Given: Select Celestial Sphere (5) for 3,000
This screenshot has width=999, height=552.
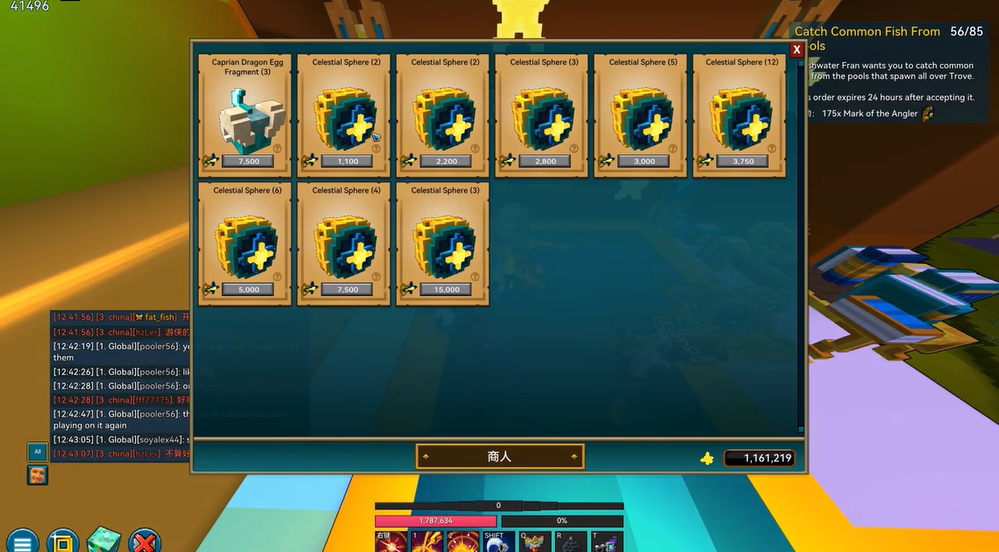Looking at the screenshot, I should click(x=641, y=115).
